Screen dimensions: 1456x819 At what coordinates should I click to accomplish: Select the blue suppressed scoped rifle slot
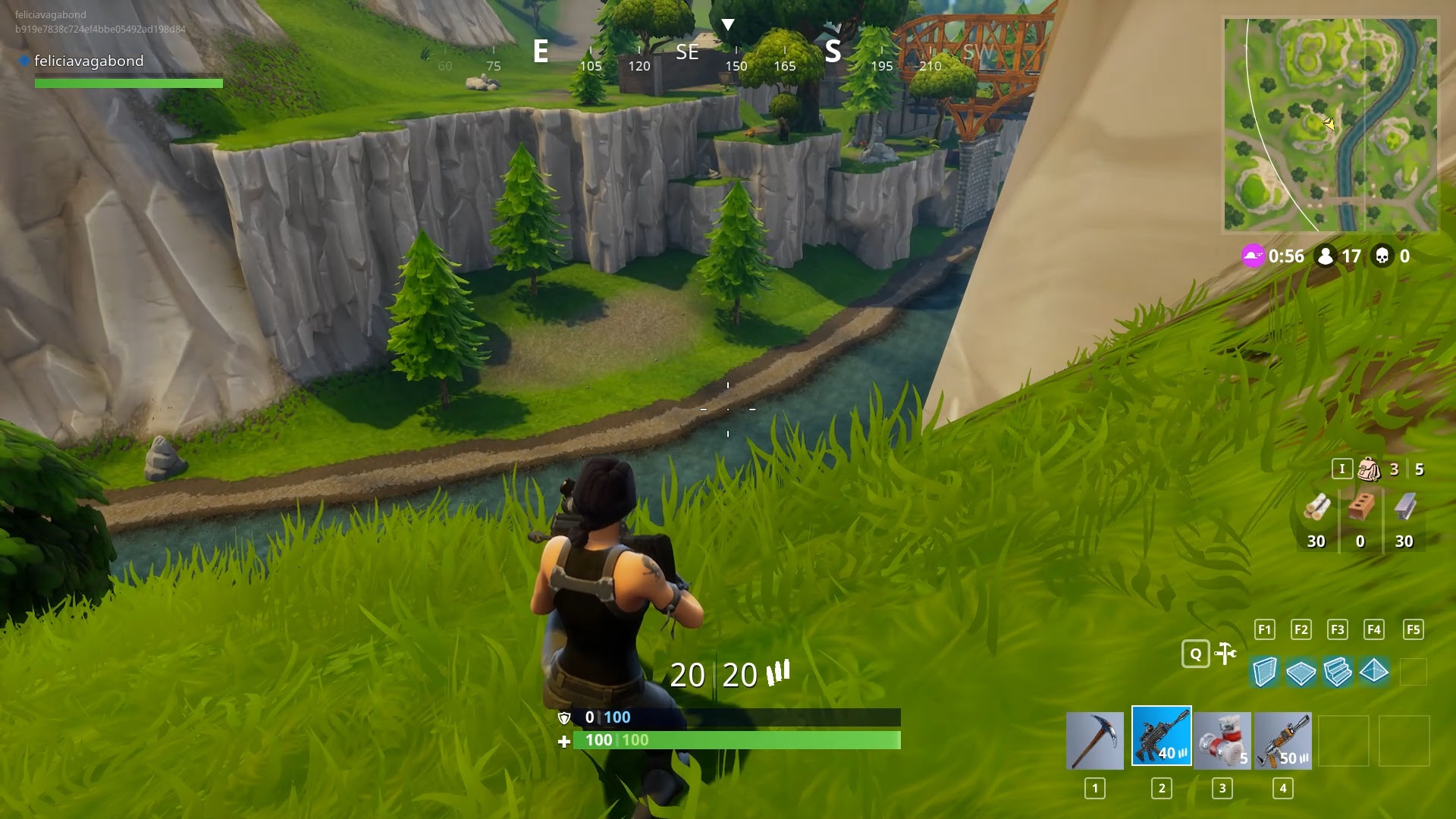pyautogui.click(x=1161, y=736)
